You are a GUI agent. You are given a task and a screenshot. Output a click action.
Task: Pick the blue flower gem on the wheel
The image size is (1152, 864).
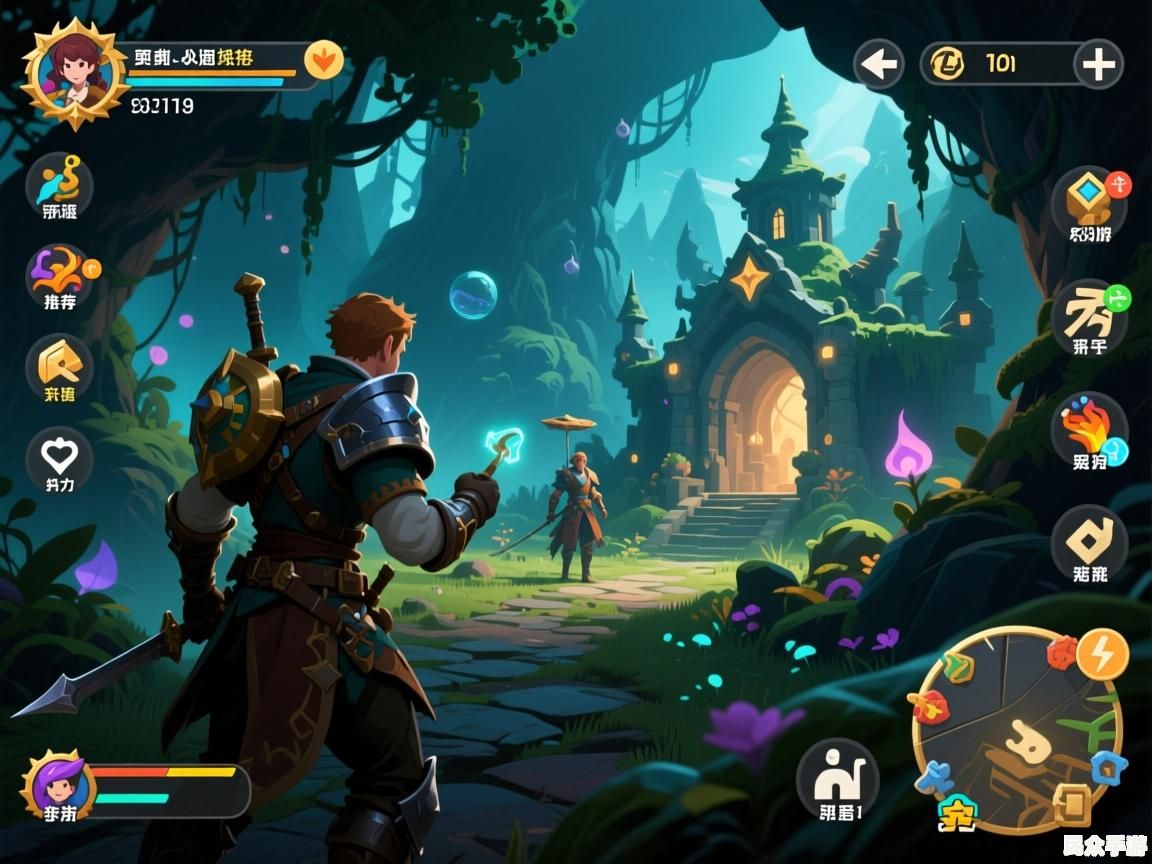(x=1108, y=767)
